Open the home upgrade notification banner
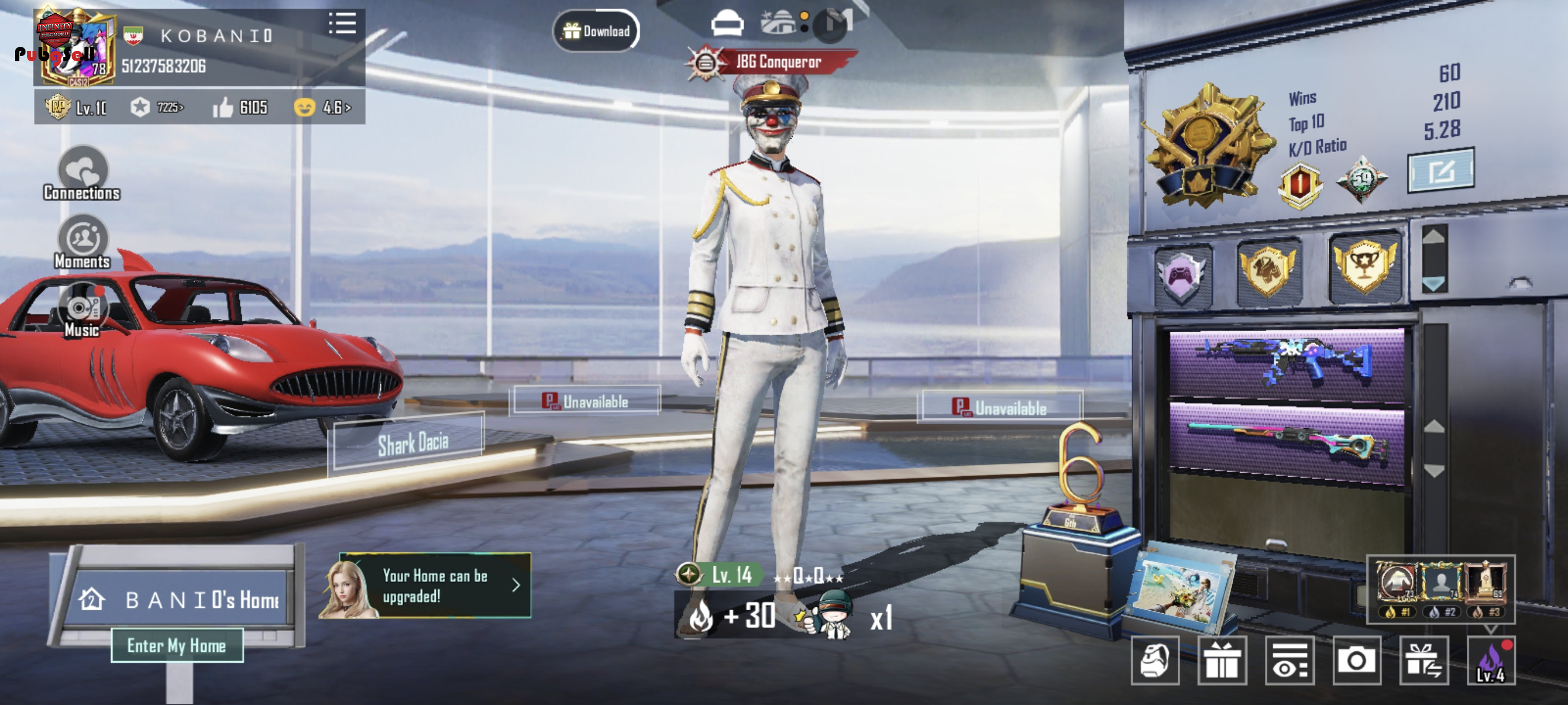The image size is (1568, 705). [425, 586]
